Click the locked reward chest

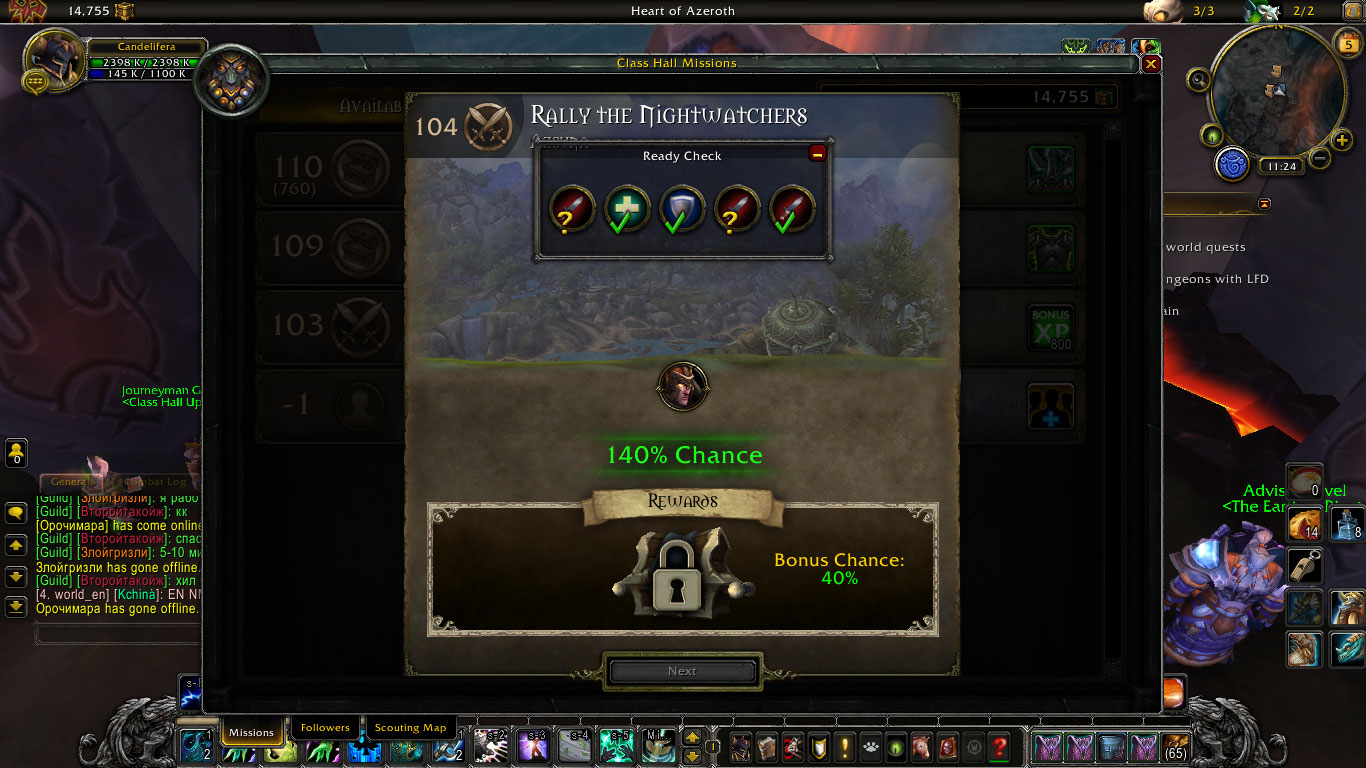click(683, 573)
